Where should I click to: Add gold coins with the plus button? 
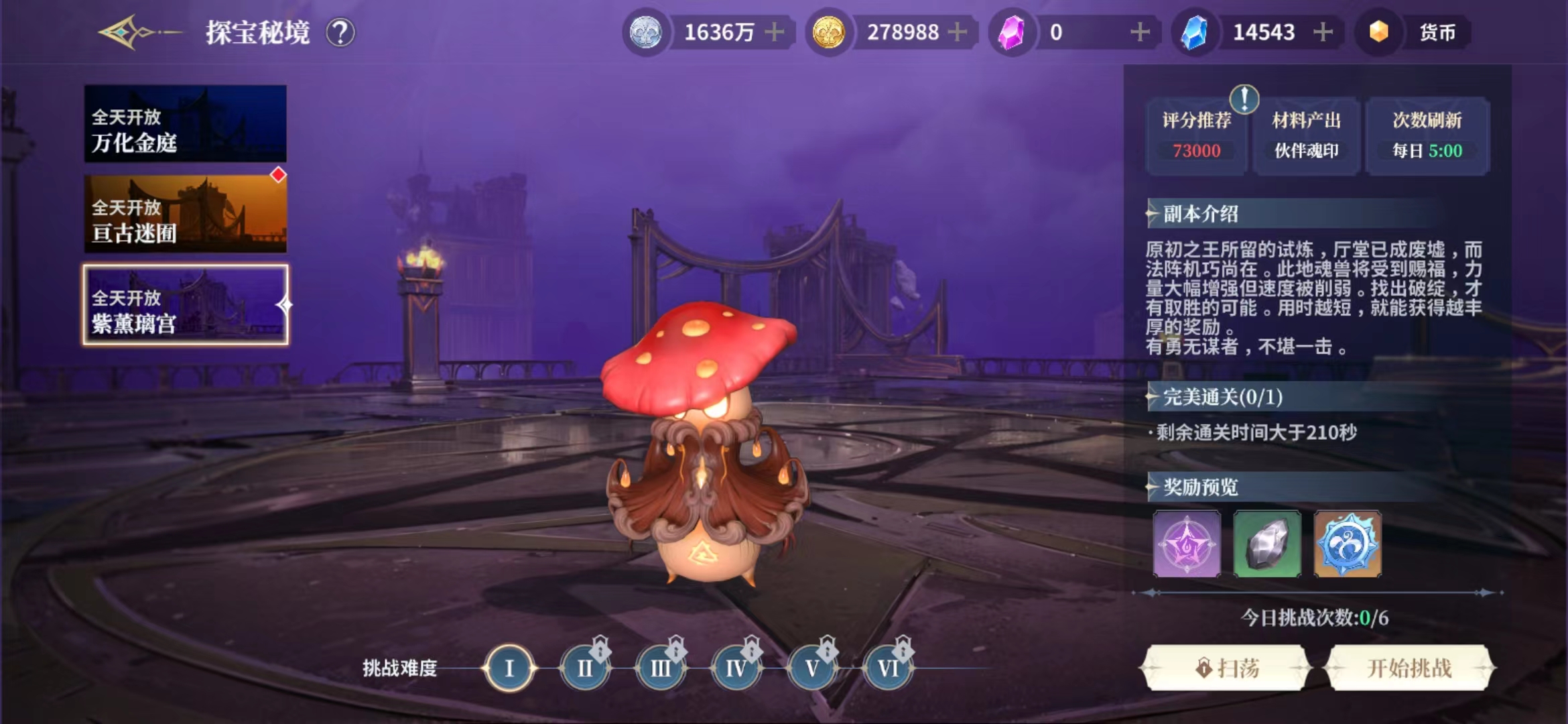[x=958, y=32]
